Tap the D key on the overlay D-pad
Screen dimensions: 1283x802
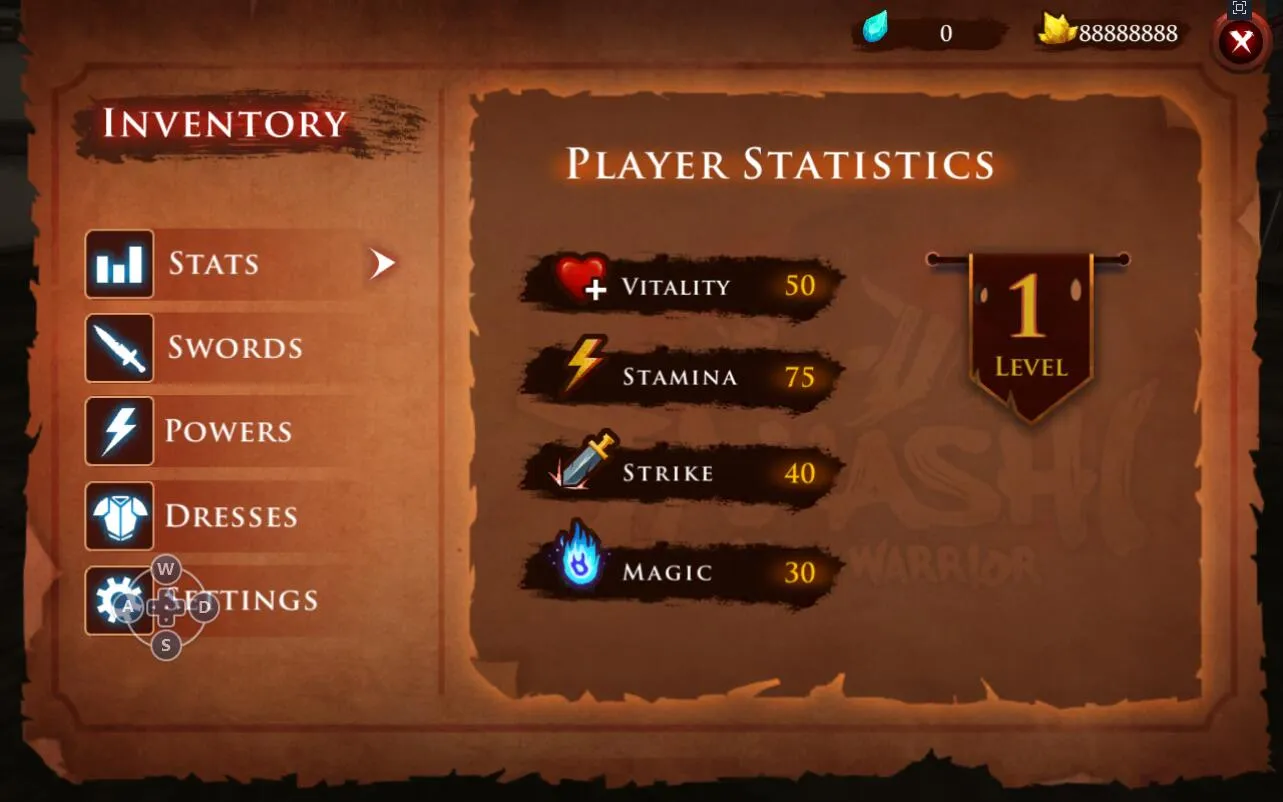(x=204, y=607)
